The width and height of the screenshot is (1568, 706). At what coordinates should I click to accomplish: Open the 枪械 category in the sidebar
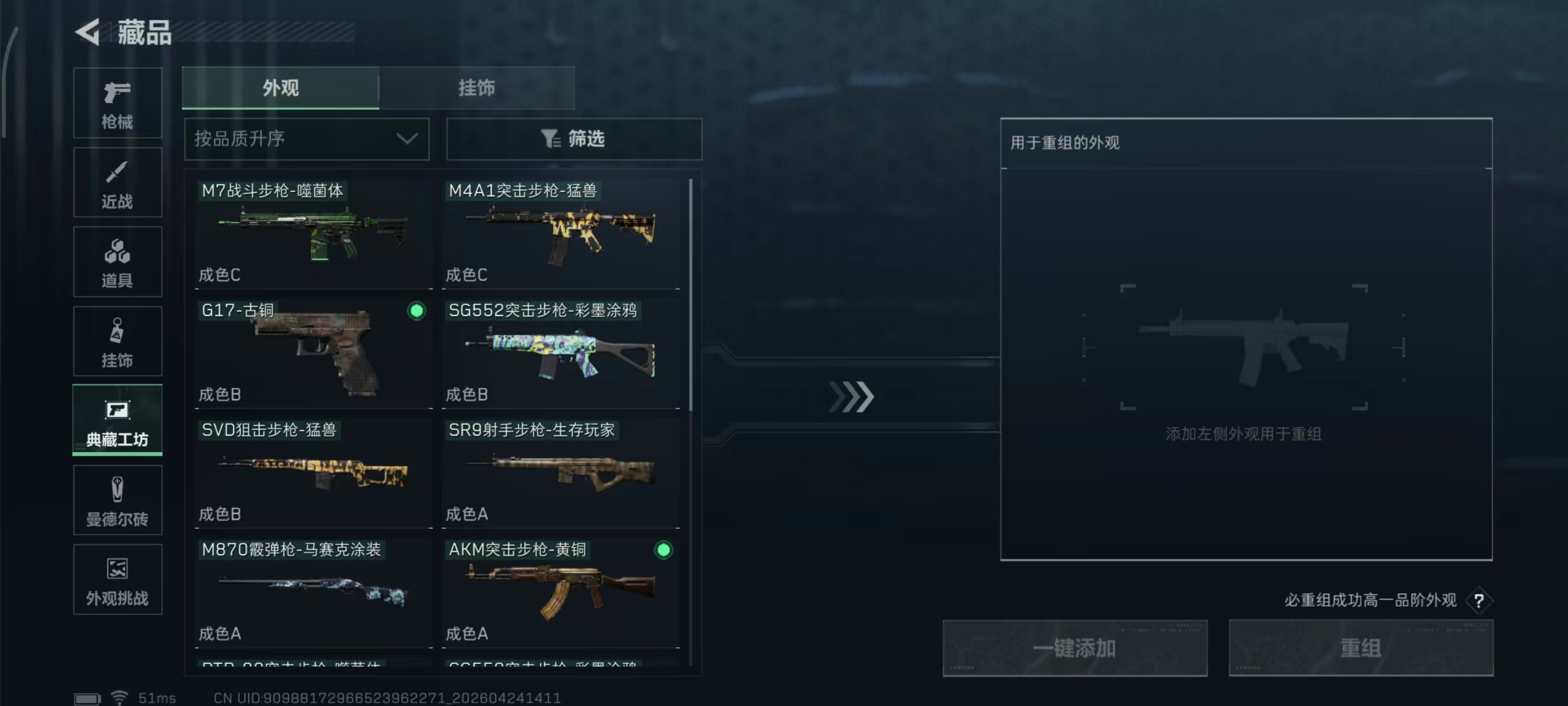pyautogui.click(x=117, y=104)
